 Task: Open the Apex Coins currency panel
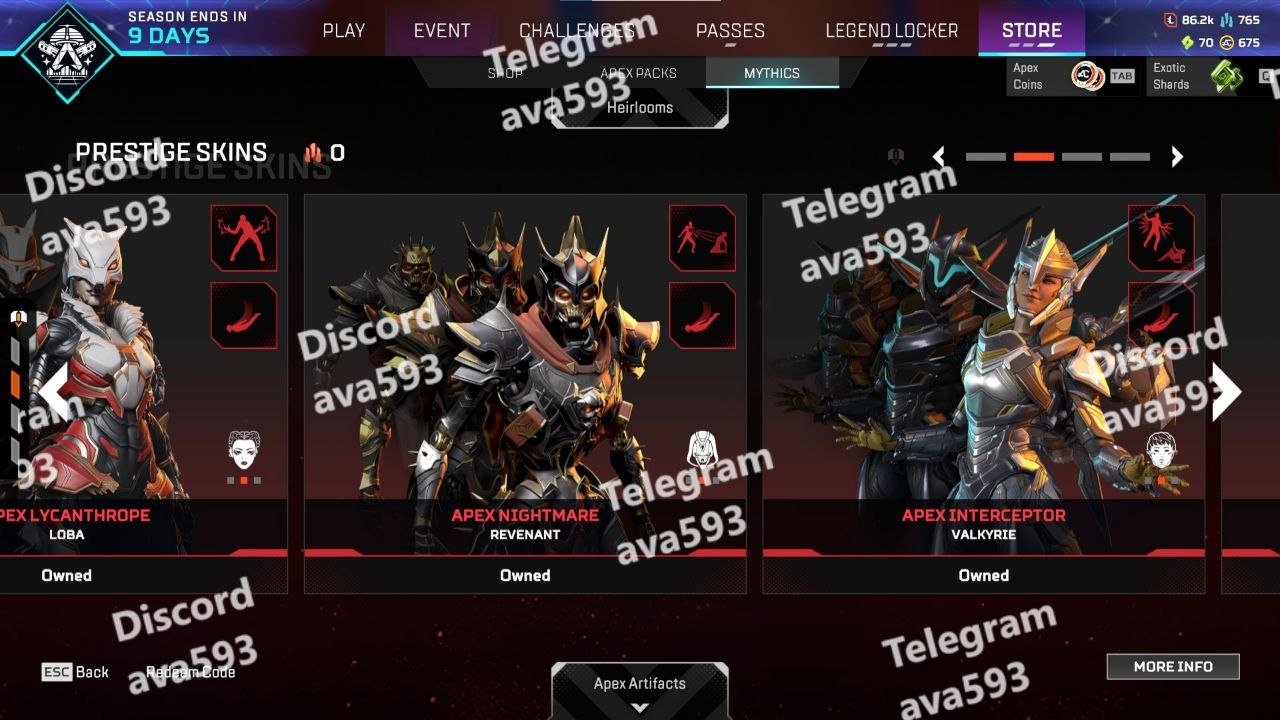1071,76
